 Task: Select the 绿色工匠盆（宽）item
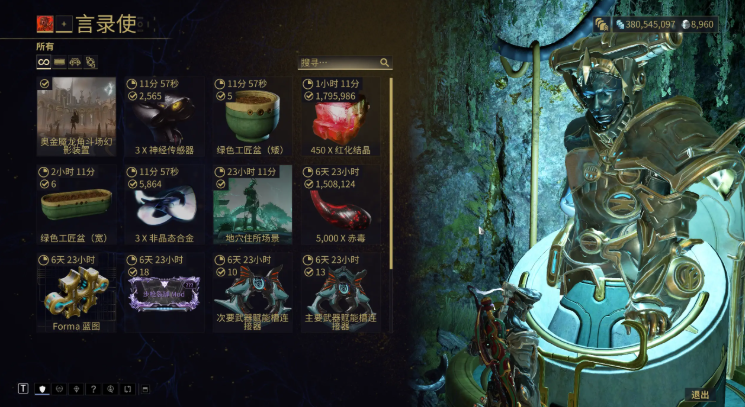click(76, 208)
